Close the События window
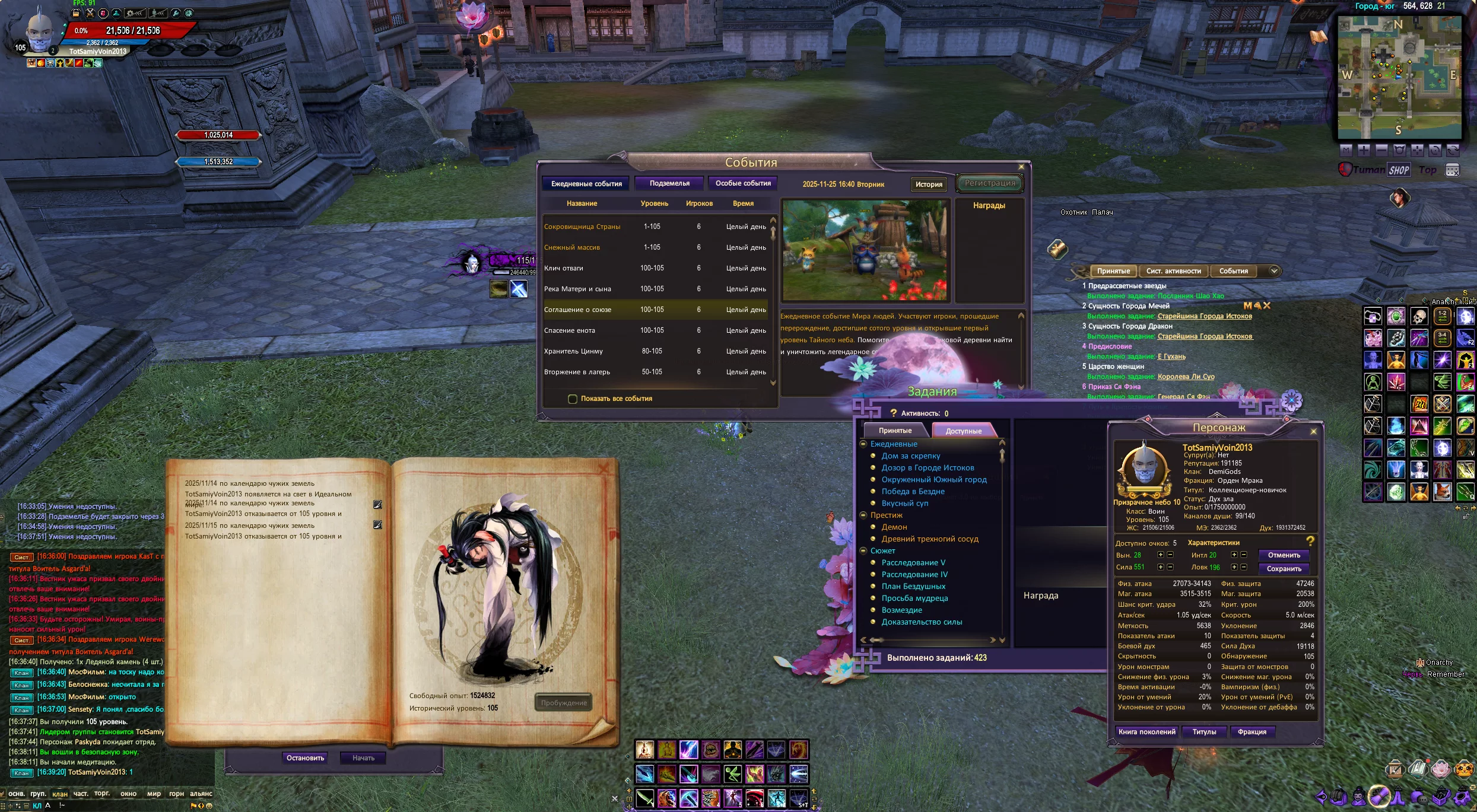Screen dimensions: 1477x812 (x=1021, y=167)
